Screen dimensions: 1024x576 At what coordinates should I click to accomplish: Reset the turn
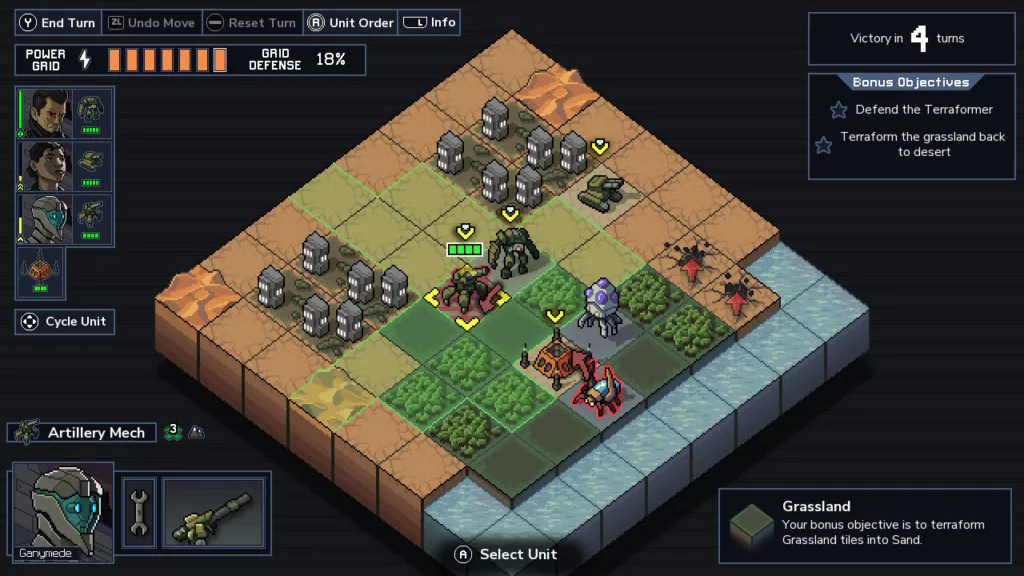(250, 23)
